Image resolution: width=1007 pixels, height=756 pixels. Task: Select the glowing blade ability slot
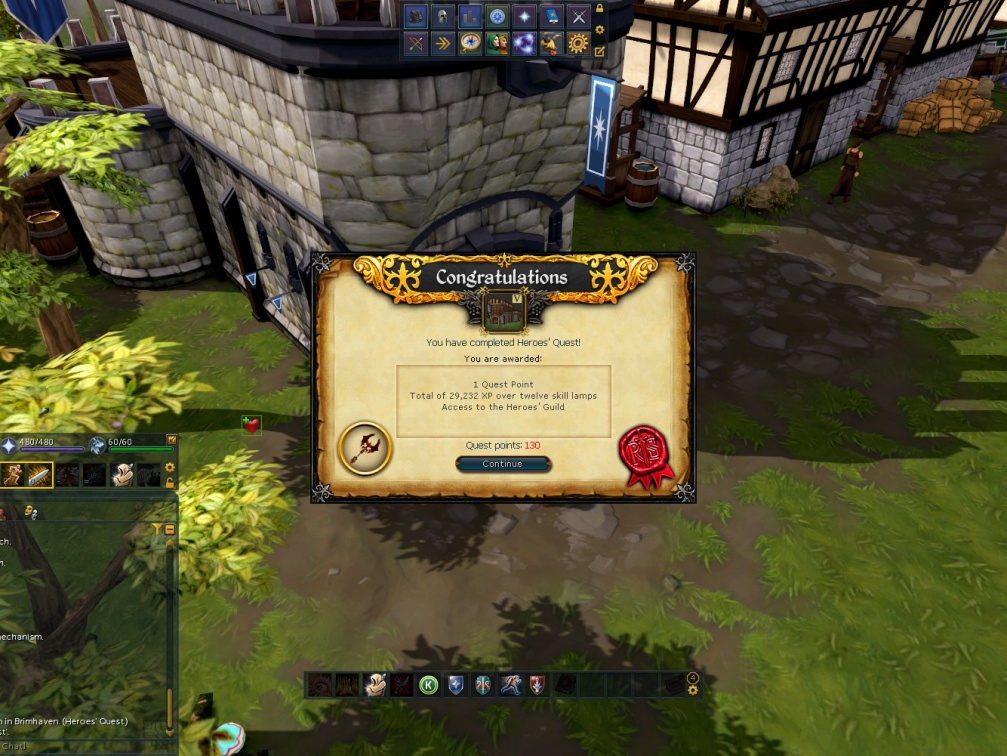[x=39, y=476]
